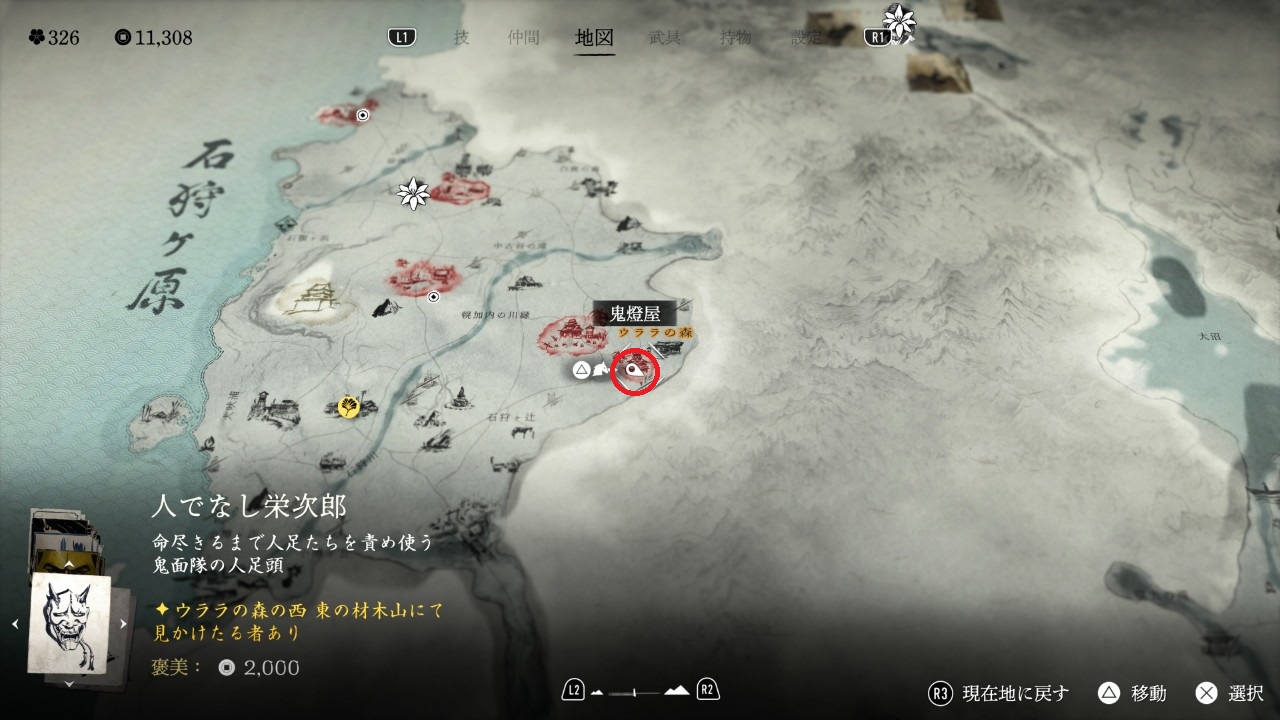Open the 持物 (items) tab

point(736,38)
